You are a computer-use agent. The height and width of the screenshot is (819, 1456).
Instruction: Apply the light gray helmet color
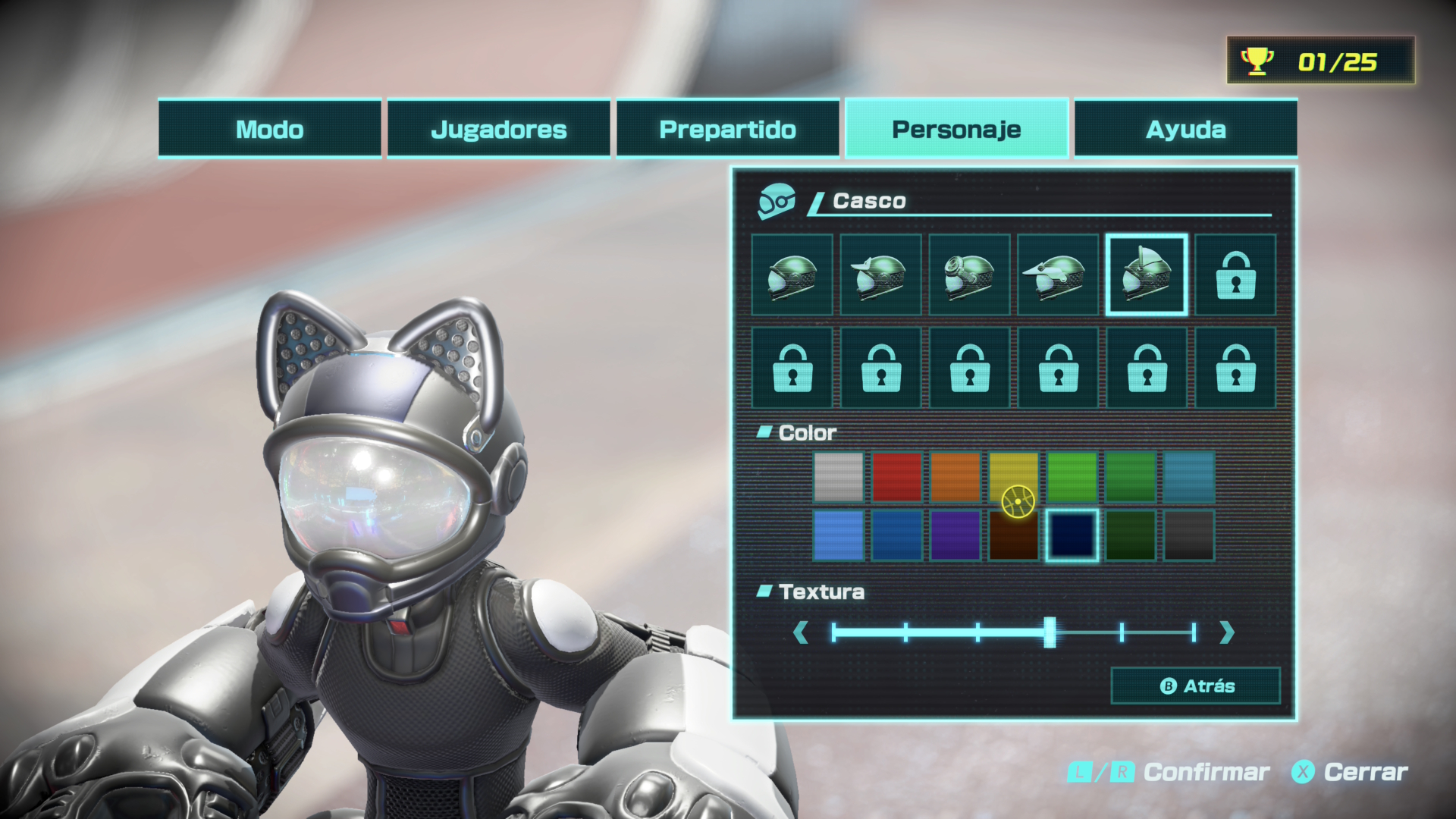pos(839,478)
